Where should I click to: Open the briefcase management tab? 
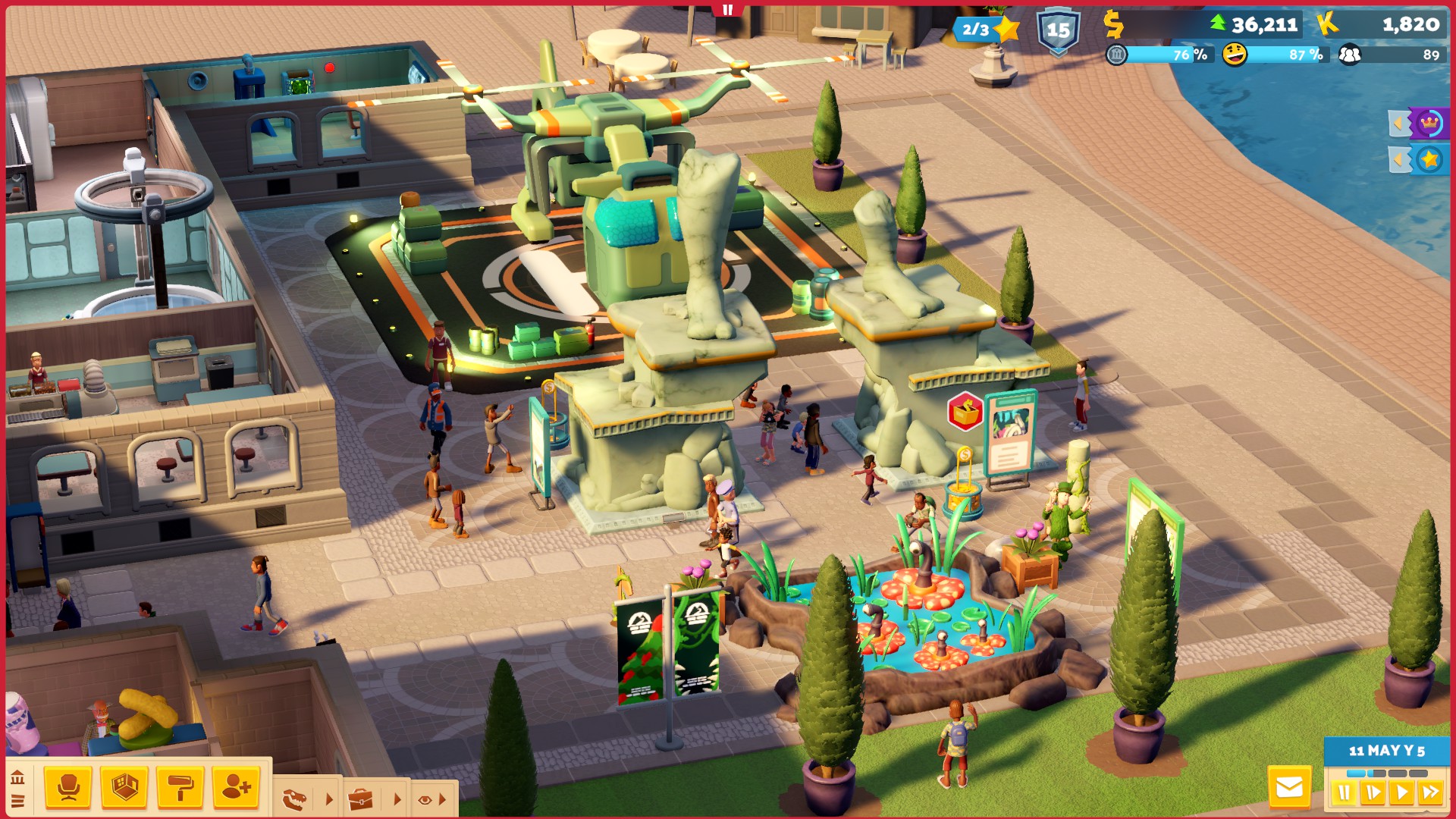tap(360, 799)
